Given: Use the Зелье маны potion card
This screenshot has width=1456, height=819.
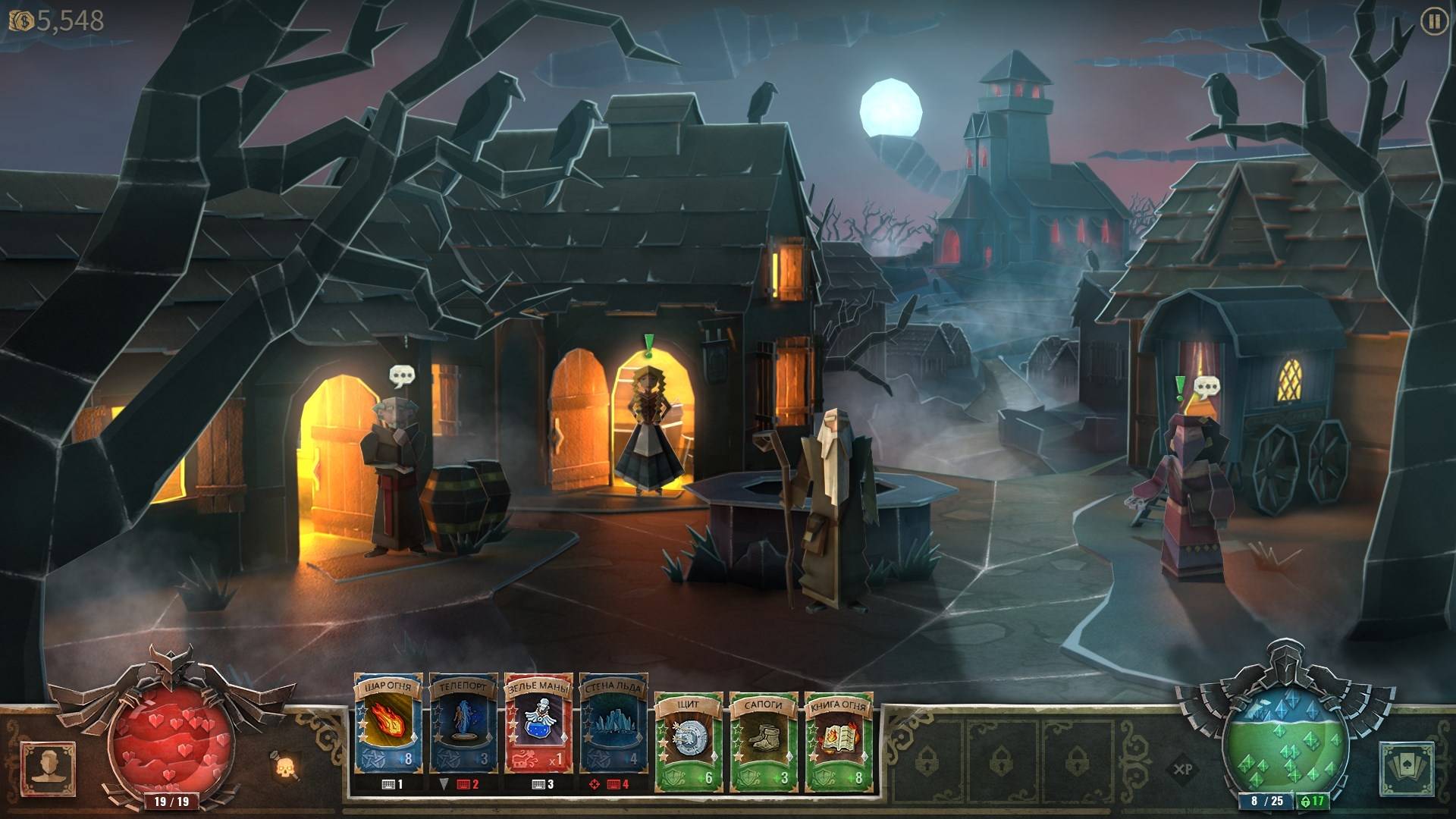Looking at the screenshot, I should pos(538,732).
